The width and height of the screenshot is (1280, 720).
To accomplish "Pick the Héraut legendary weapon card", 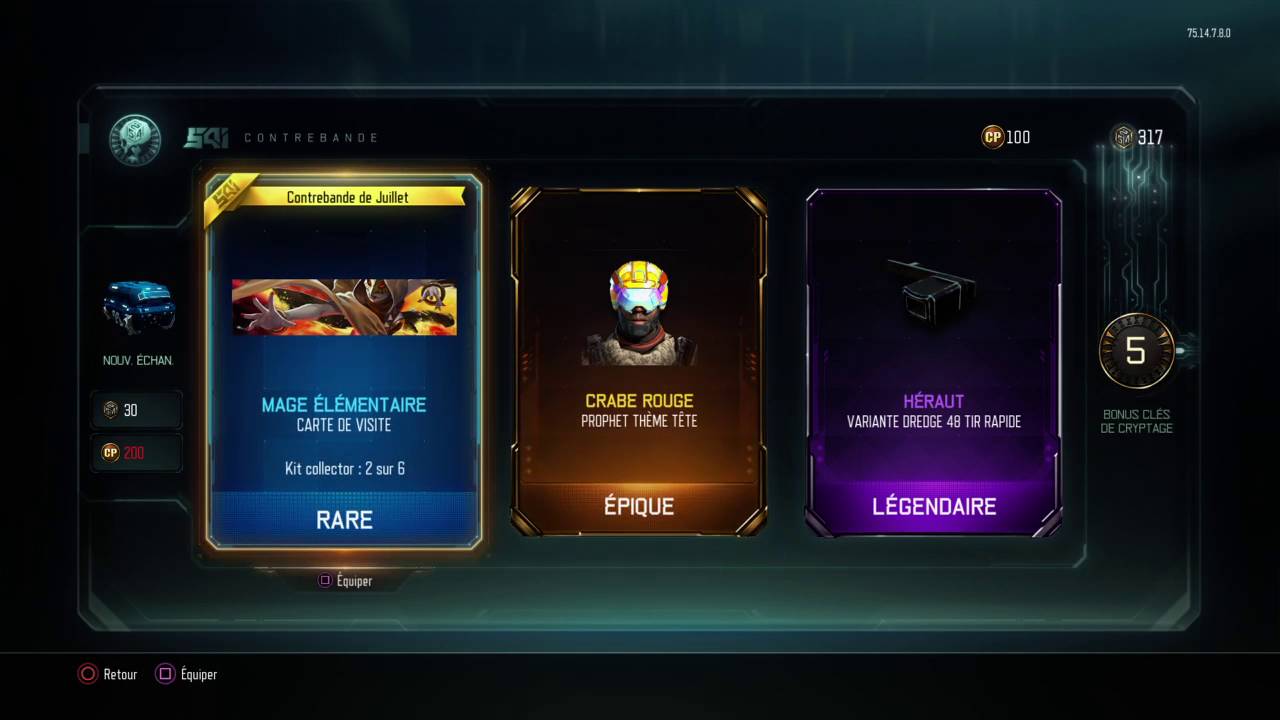I will 934,360.
